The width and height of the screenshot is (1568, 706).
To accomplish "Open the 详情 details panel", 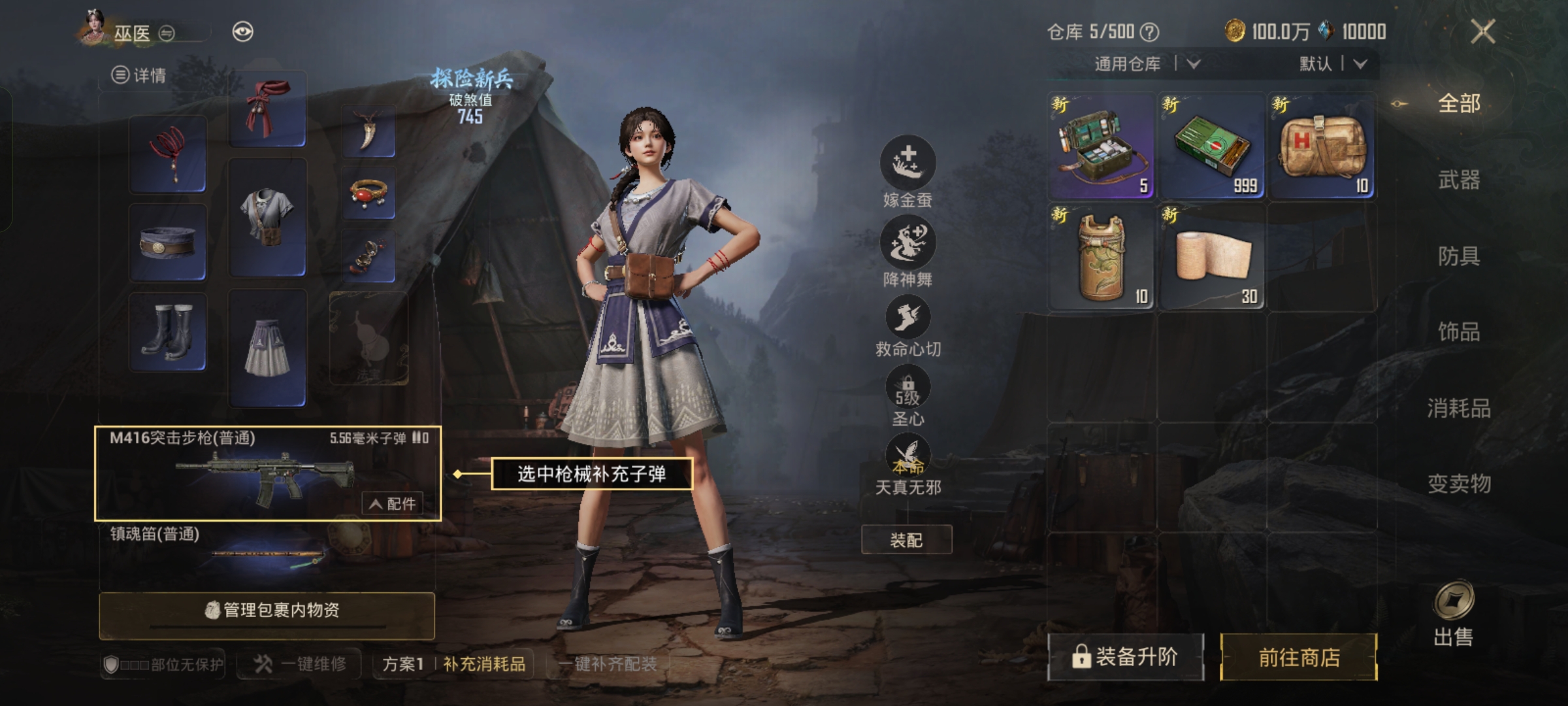I will (139, 75).
